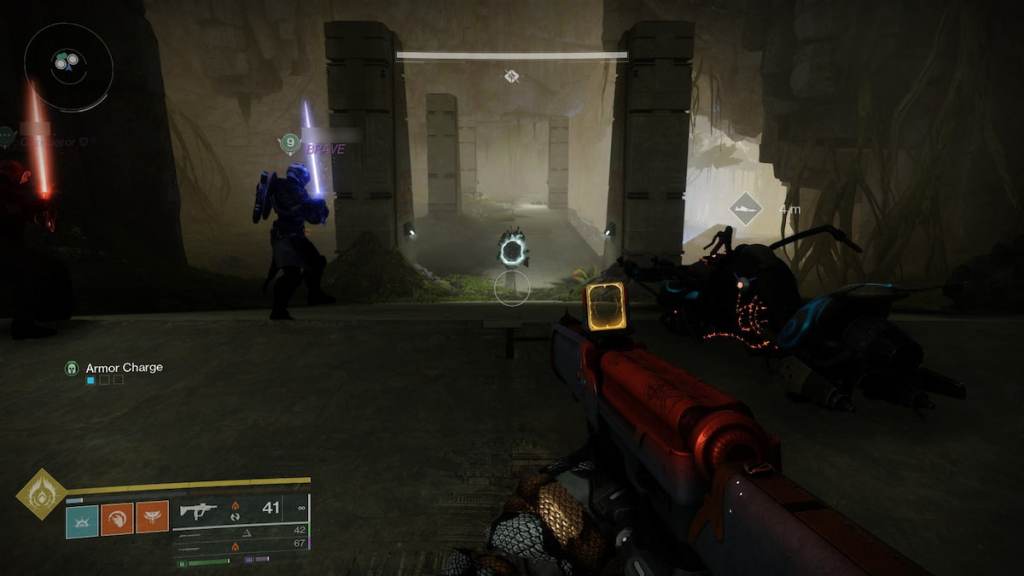Trigger the orange winged class ability icon
Image resolution: width=1024 pixels, height=576 pixels.
pos(151,518)
